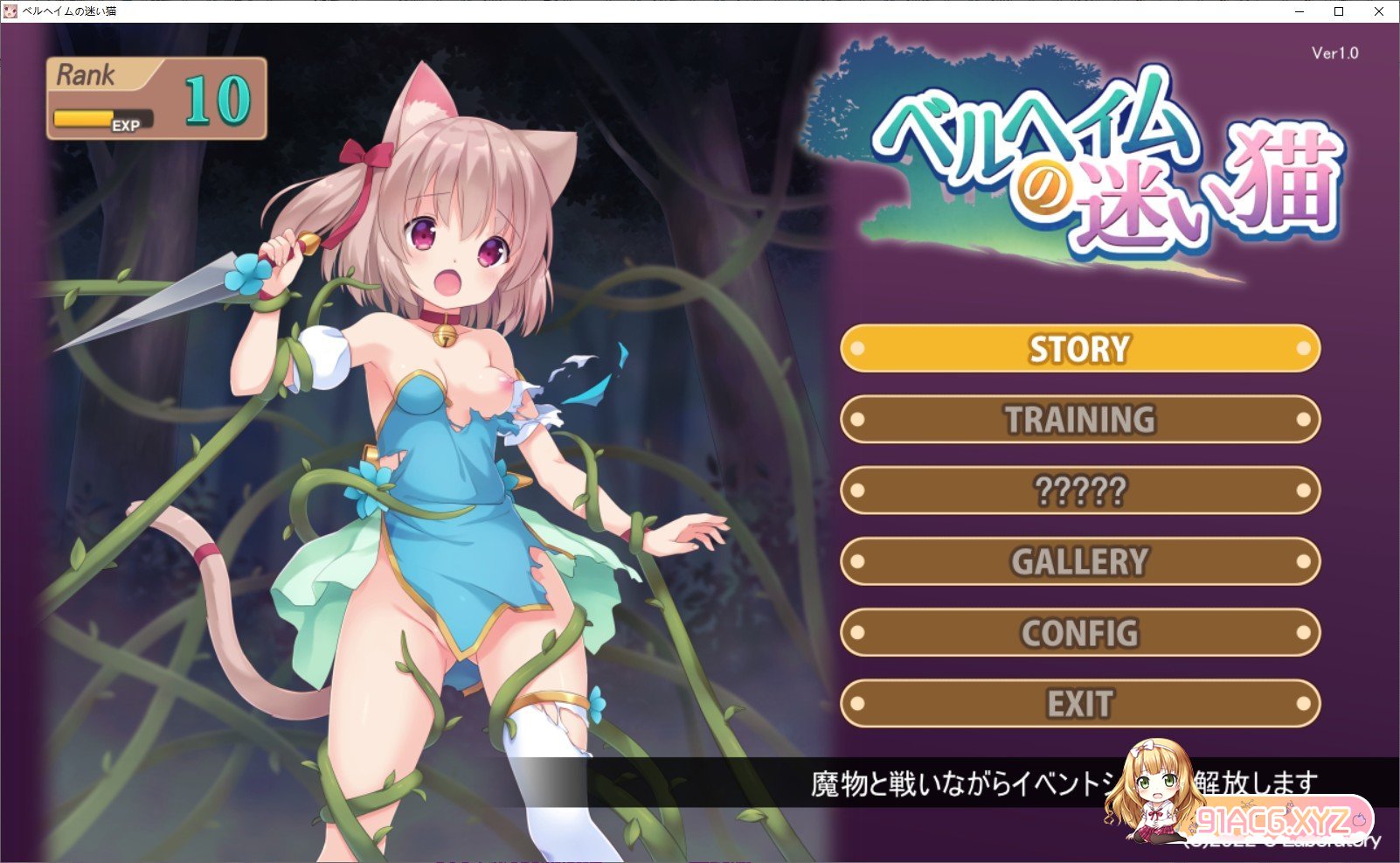Viewport: 1400px width, 863px height.
Task: Select the locked ????? menu entry
Action: point(1079,491)
